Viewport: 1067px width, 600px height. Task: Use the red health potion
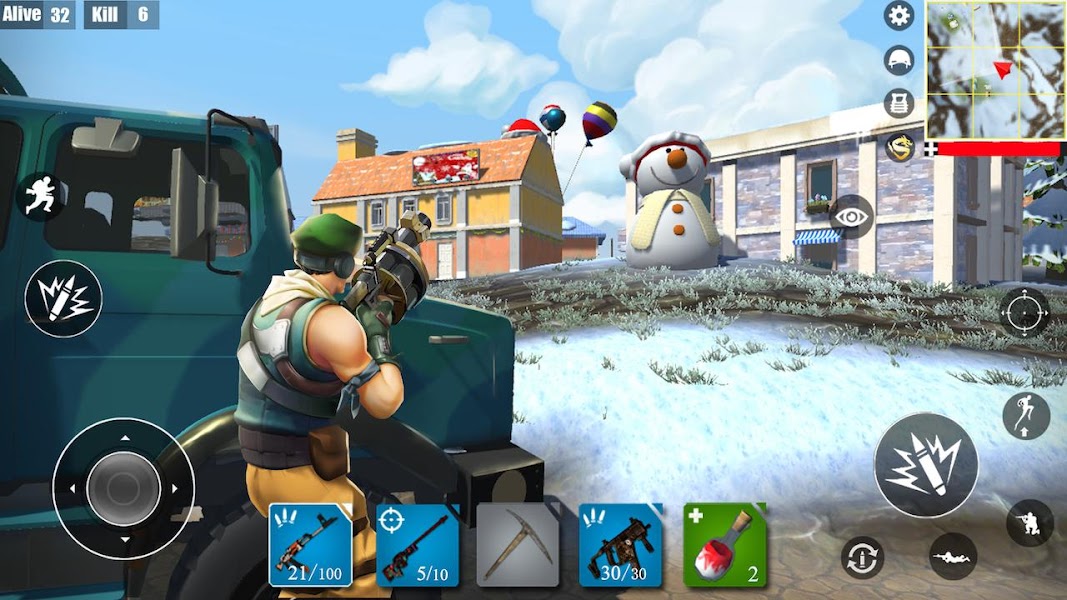pyautogui.click(x=725, y=545)
